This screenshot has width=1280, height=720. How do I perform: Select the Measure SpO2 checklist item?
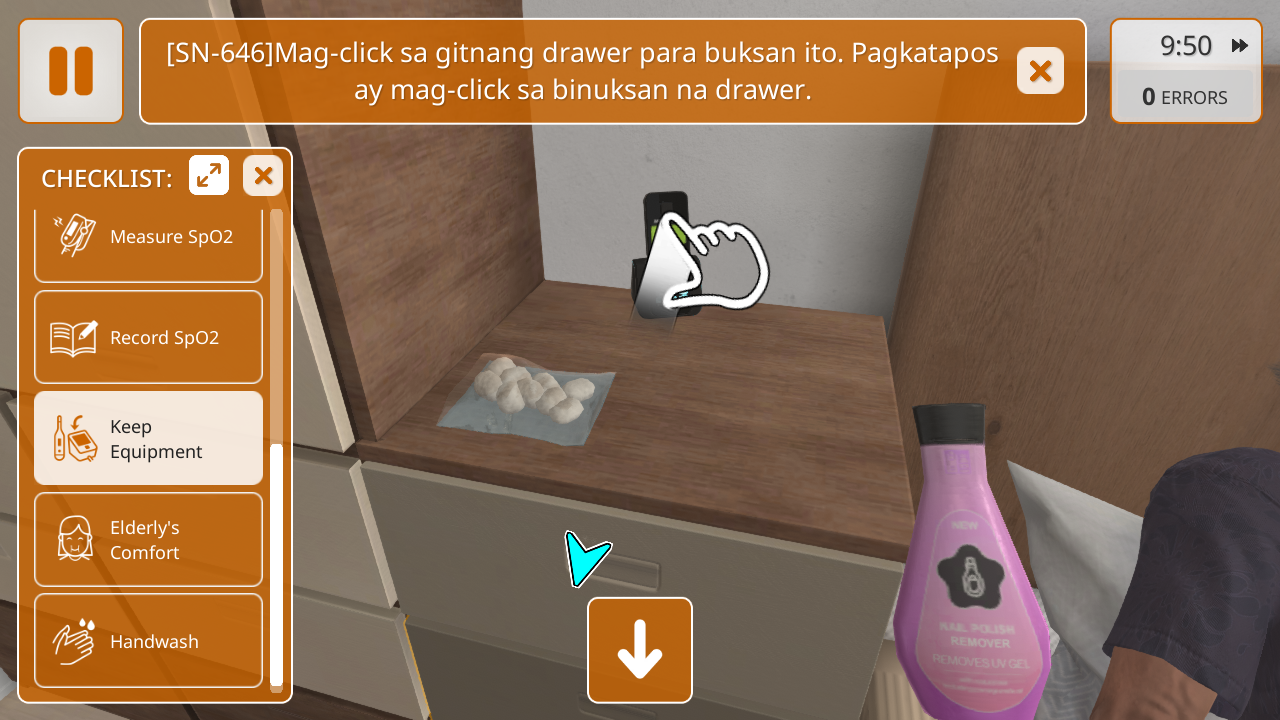tap(148, 241)
